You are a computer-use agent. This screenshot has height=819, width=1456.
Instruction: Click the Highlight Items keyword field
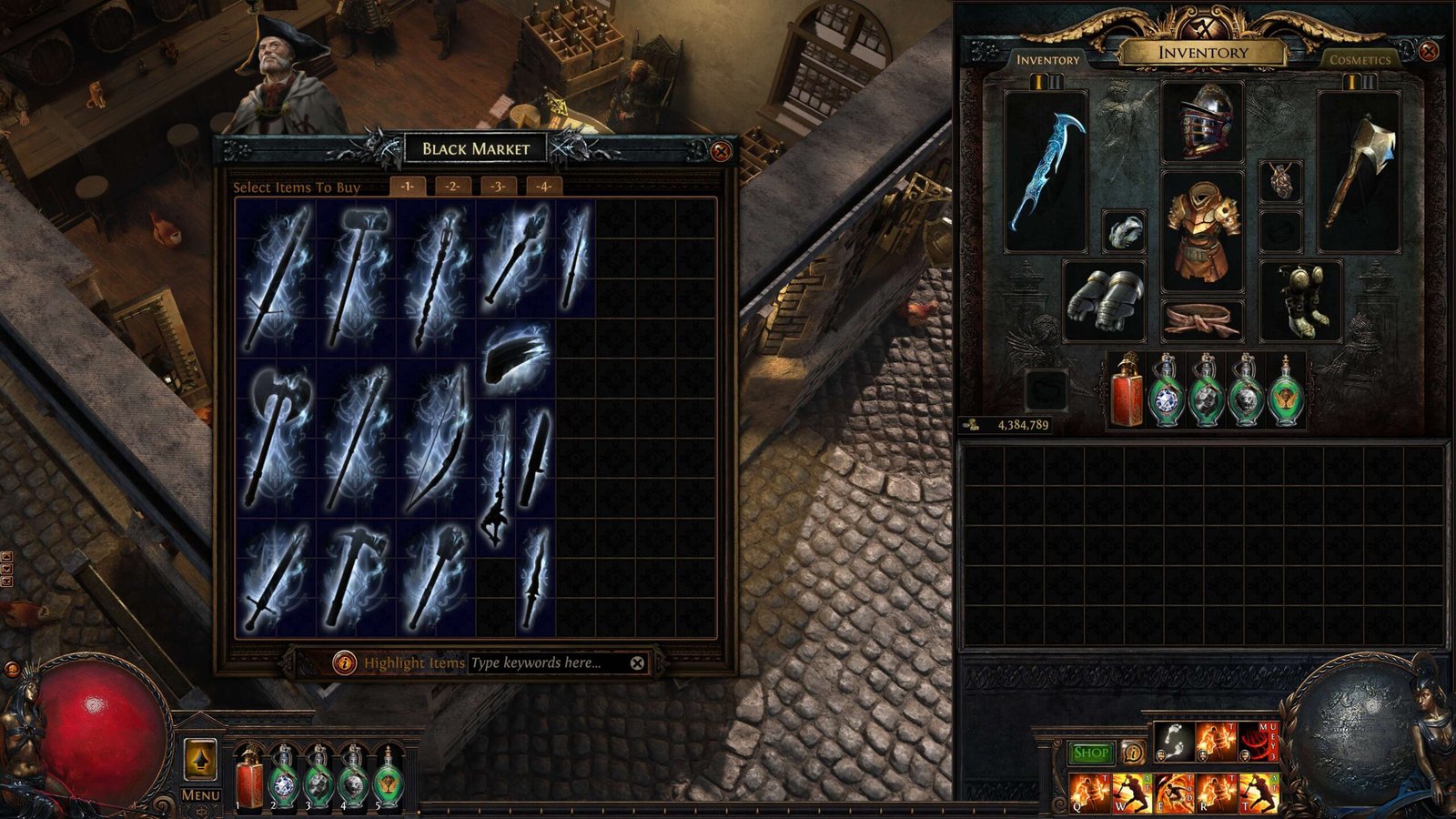pos(546,663)
